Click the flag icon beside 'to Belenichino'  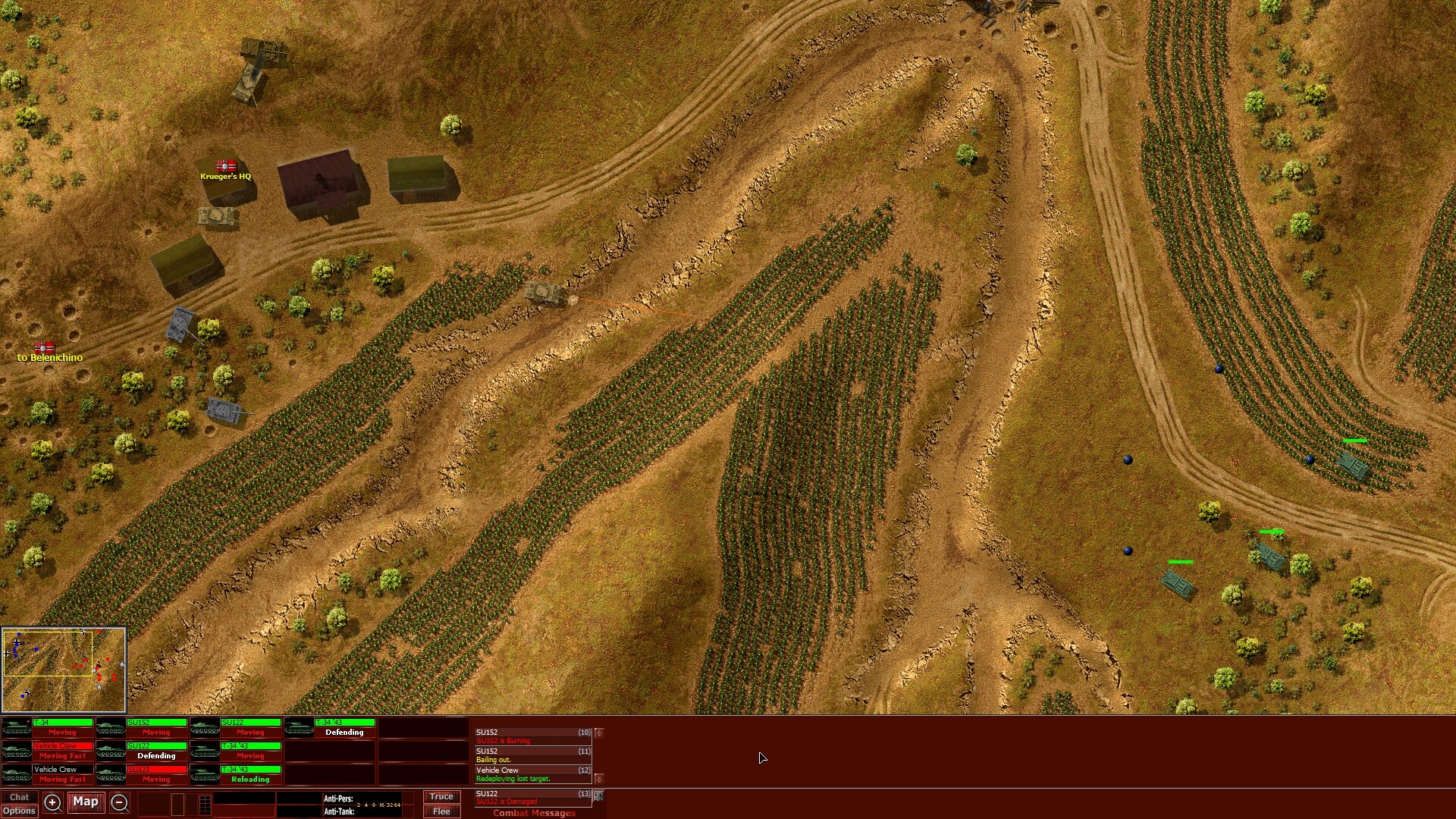44,349
